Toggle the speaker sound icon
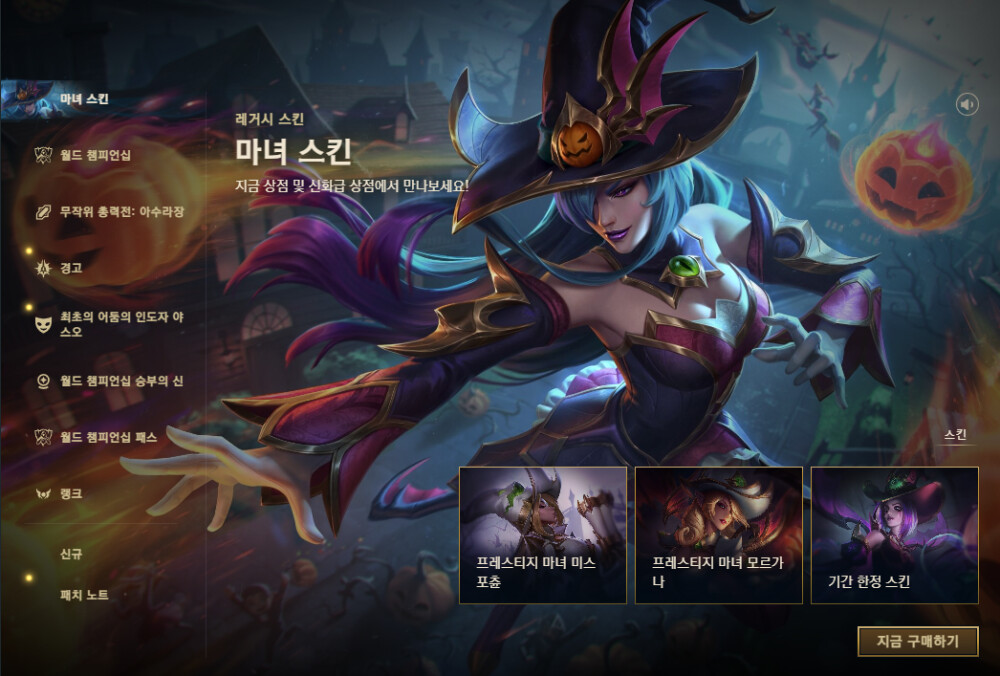This screenshot has width=1000, height=676. [x=967, y=104]
